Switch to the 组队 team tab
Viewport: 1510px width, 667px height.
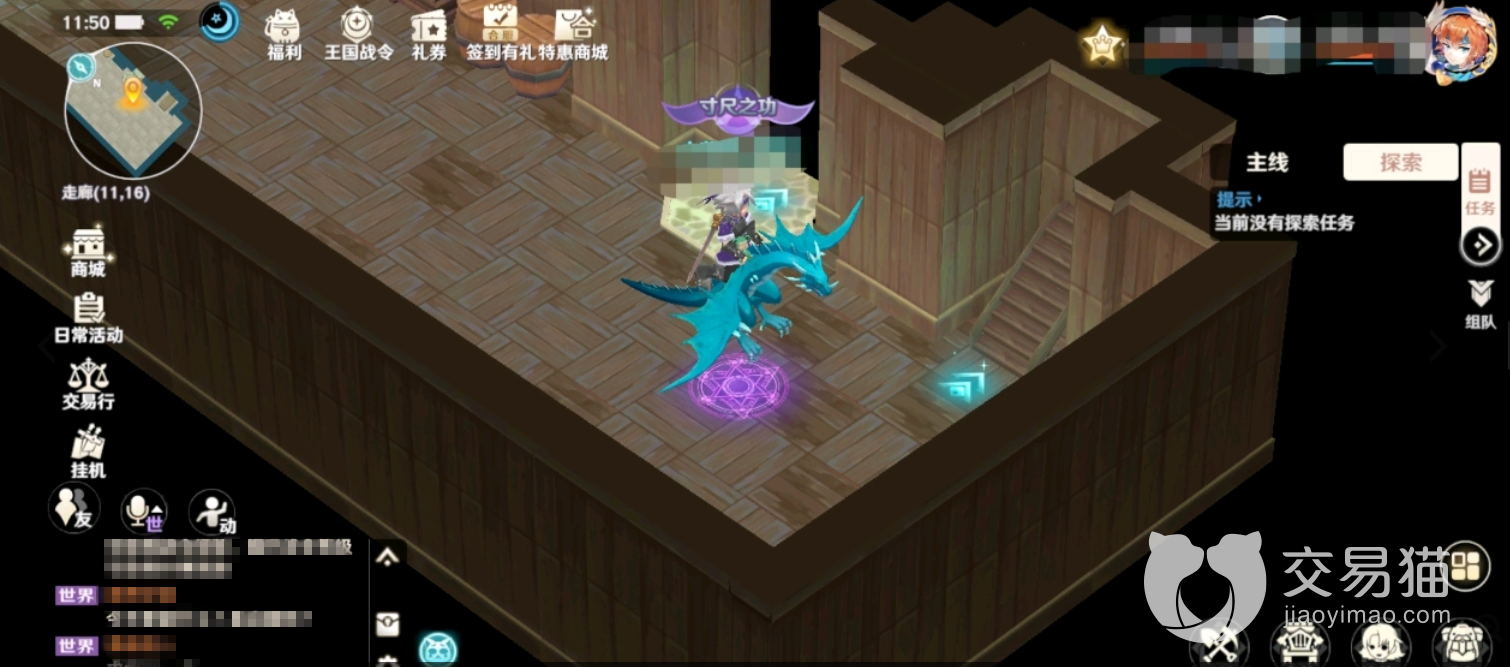tap(1480, 305)
